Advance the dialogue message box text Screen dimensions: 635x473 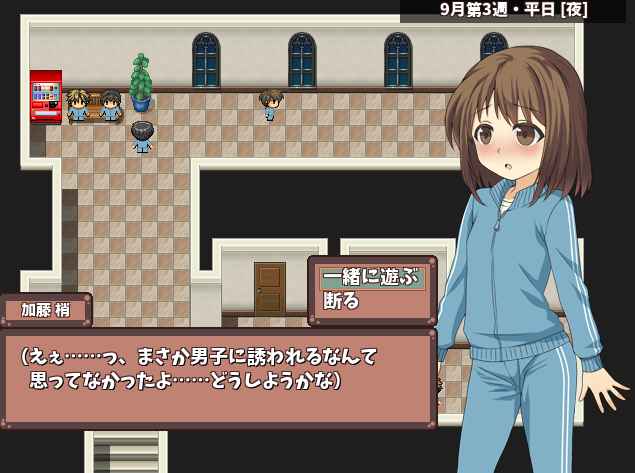click(218, 377)
